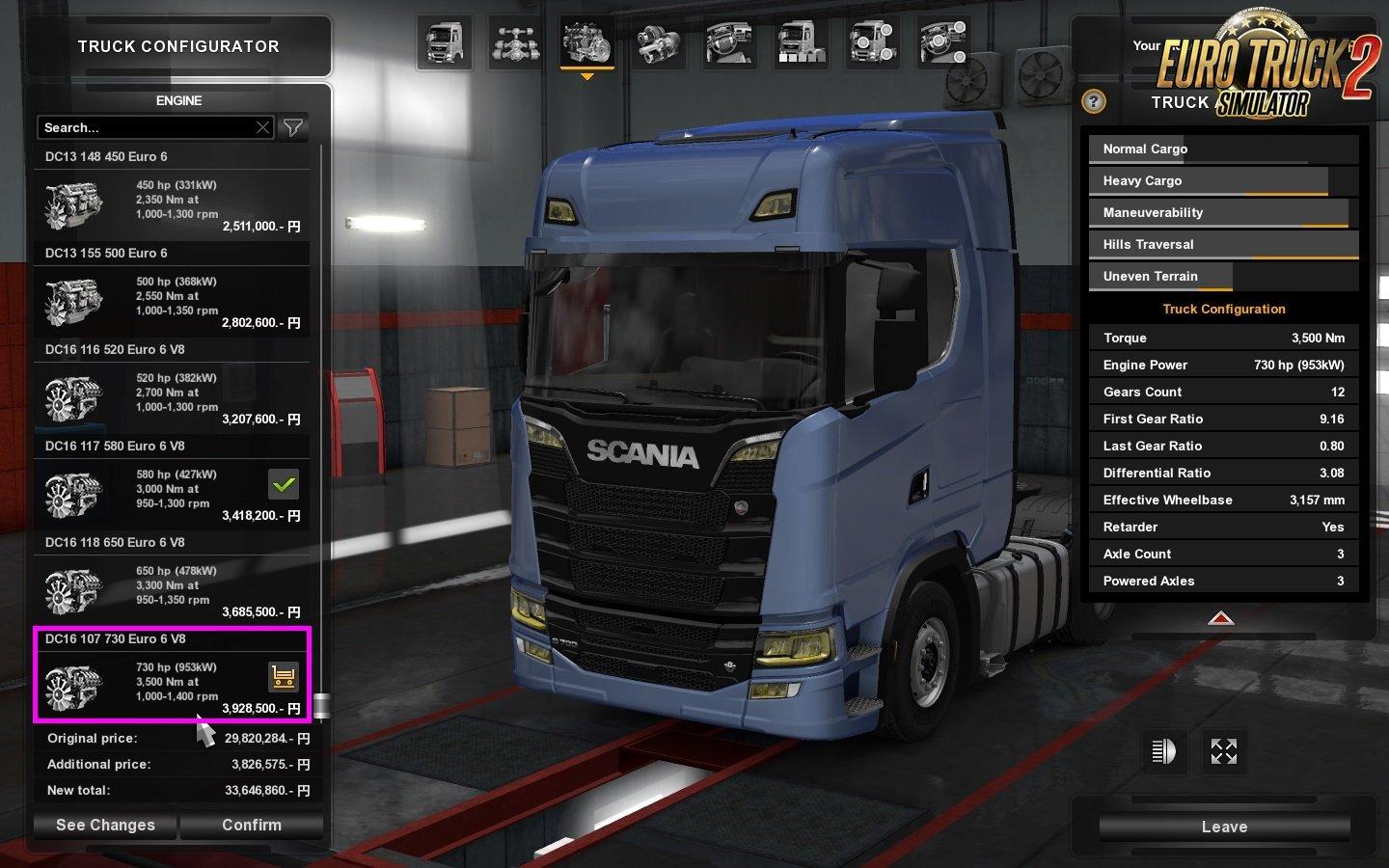The image size is (1389, 868).
Task: Confirm the engine purchase
Action: tap(252, 826)
